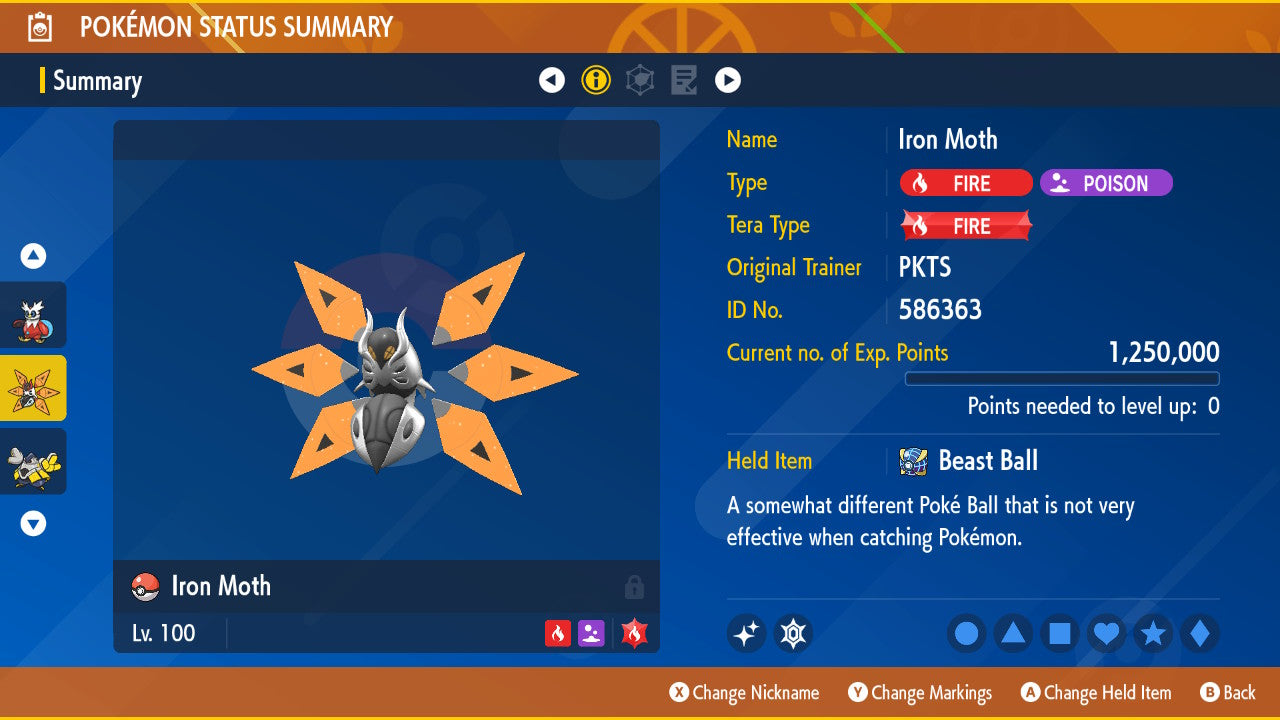
Task: Click the red Fire Tera type badge
Action: click(966, 226)
